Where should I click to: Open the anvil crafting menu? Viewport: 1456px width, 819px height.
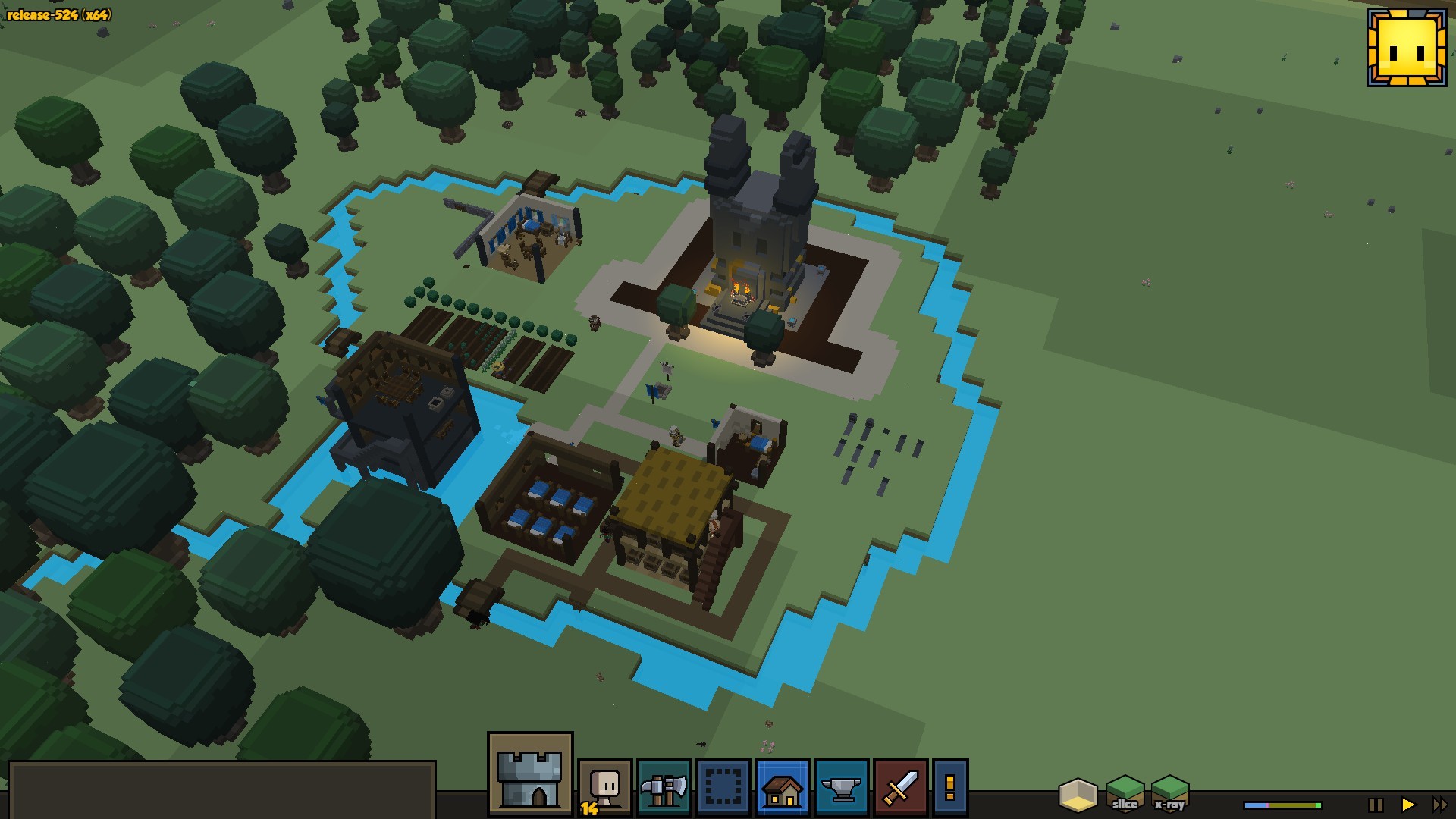pyautogui.click(x=842, y=788)
